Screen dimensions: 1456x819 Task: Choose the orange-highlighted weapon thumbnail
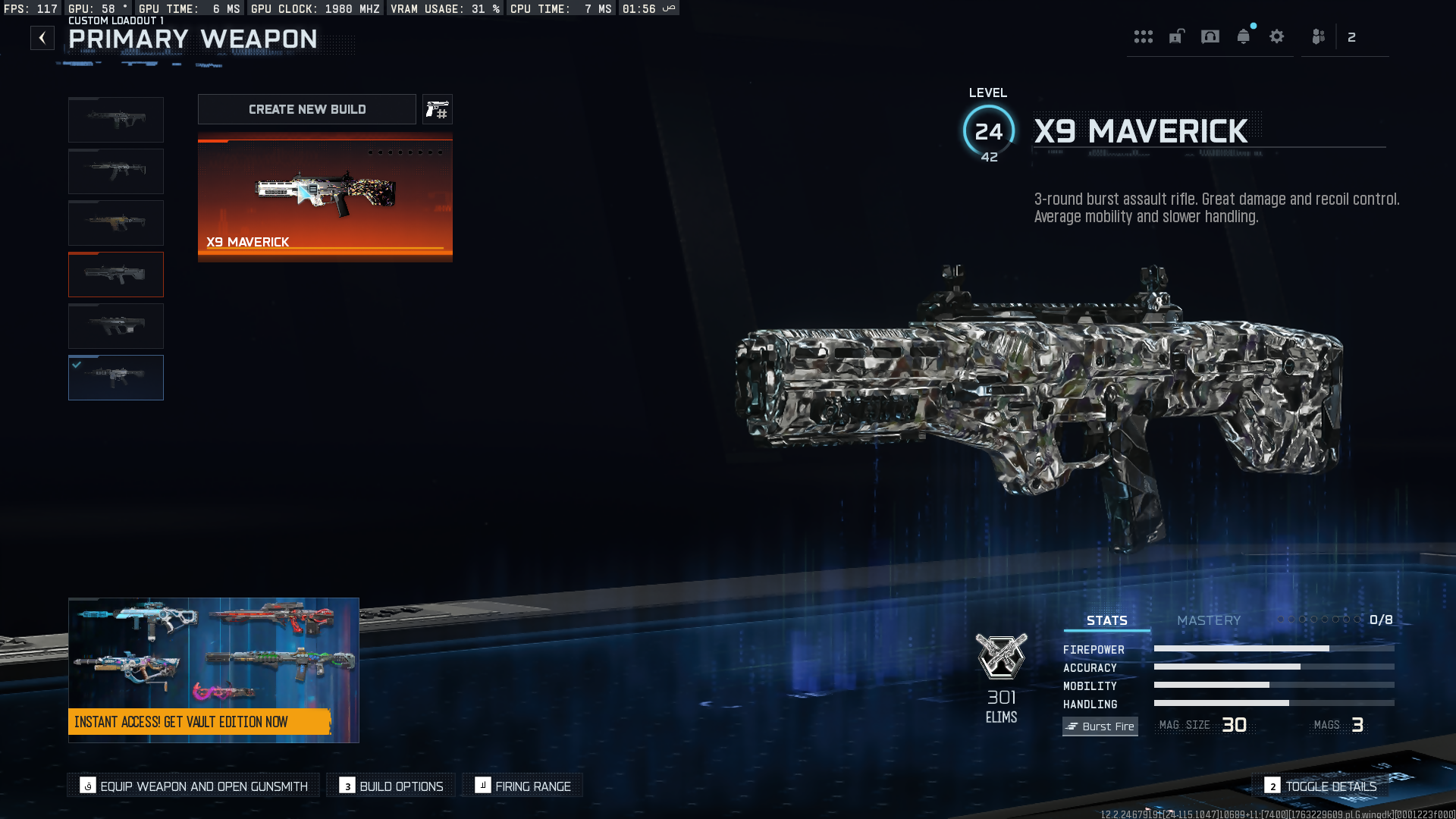click(x=116, y=275)
